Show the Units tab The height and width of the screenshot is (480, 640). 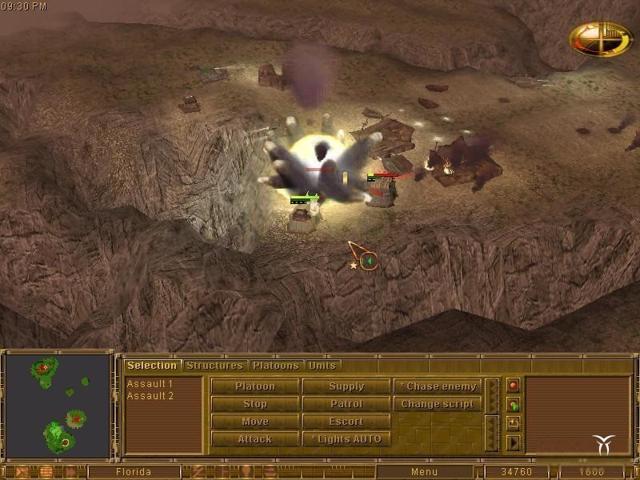(322, 366)
